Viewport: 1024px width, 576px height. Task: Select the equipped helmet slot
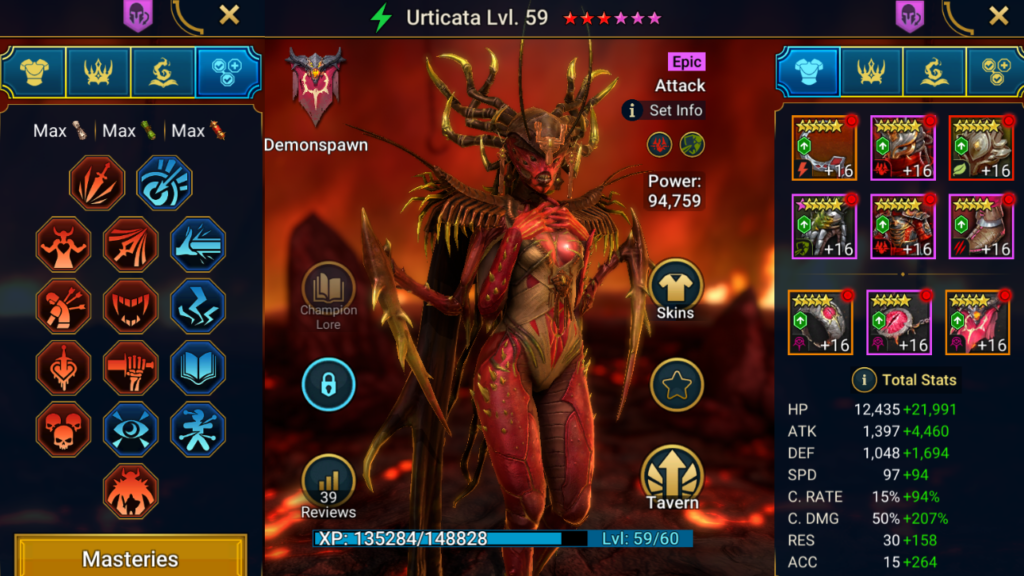pyautogui.click(x=903, y=148)
